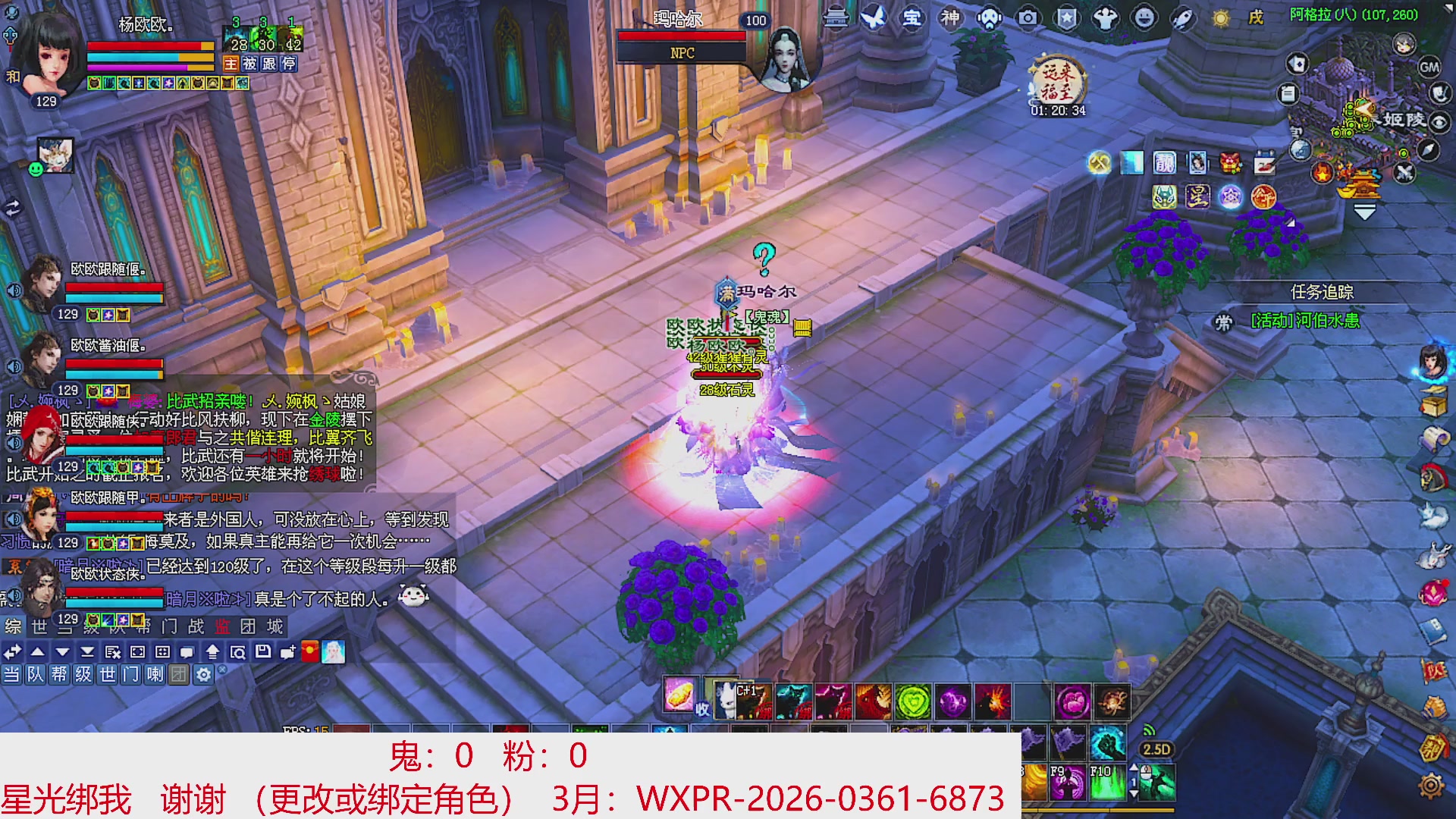Open the chat settings gear icon
Image resolution: width=1456 pixels, height=819 pixels.
pos(204,673)
